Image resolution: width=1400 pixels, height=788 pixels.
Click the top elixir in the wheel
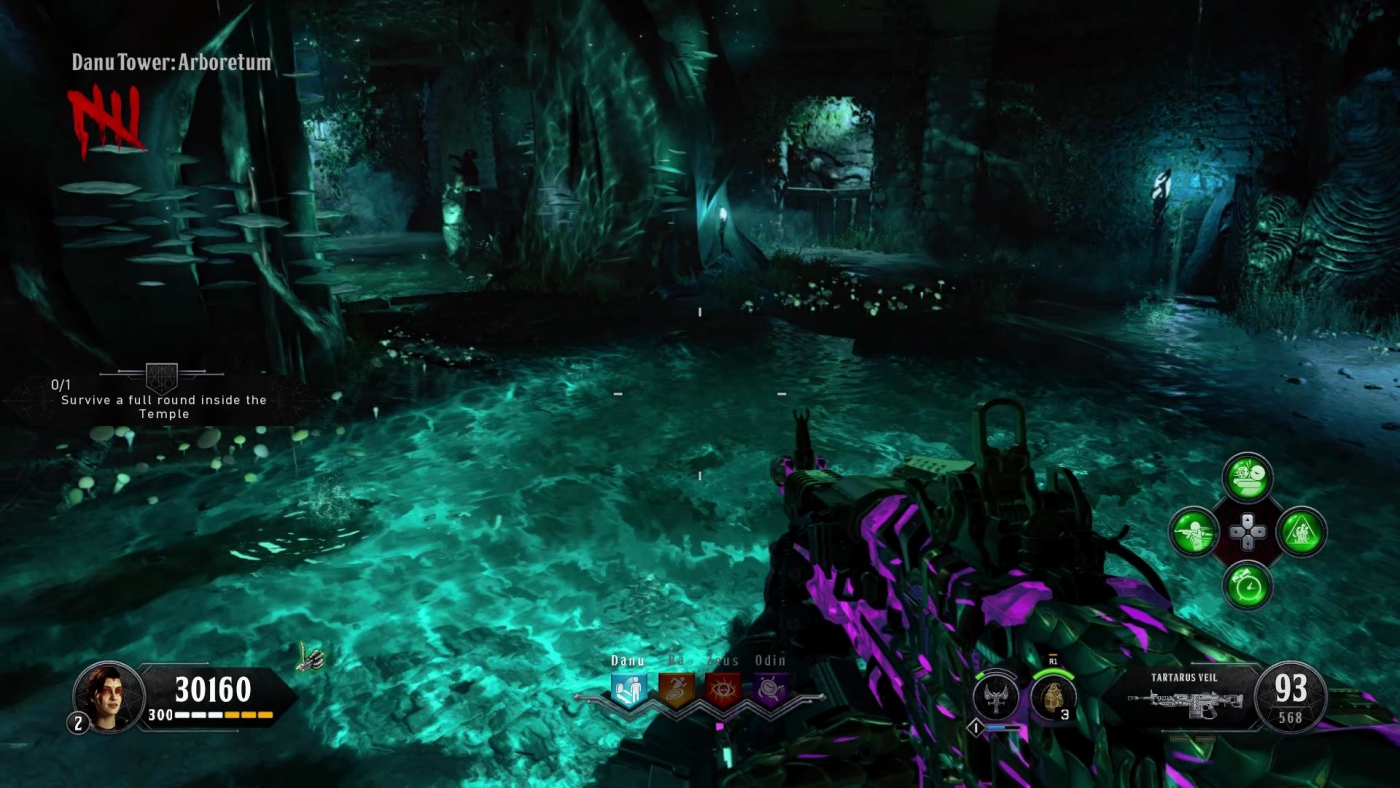1250,479
